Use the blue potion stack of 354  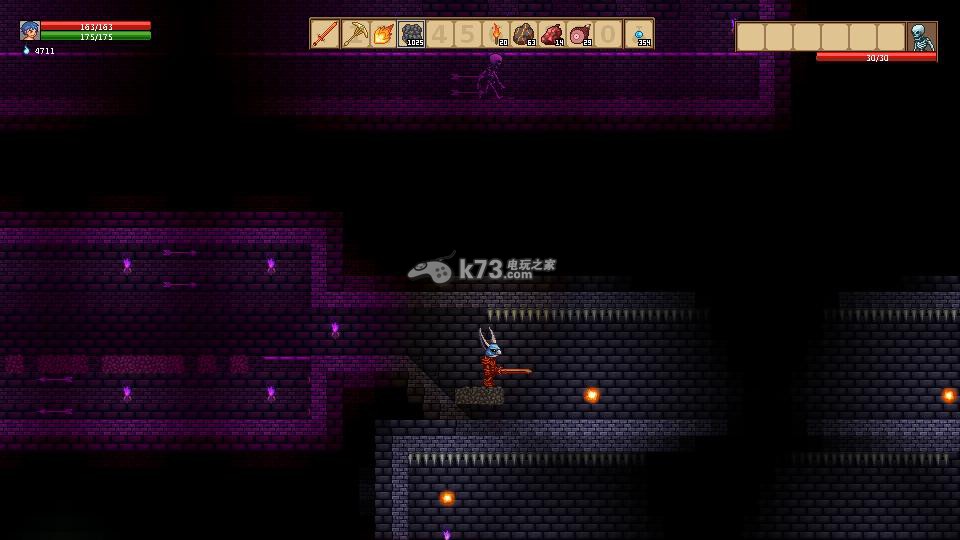click(639, 34)
